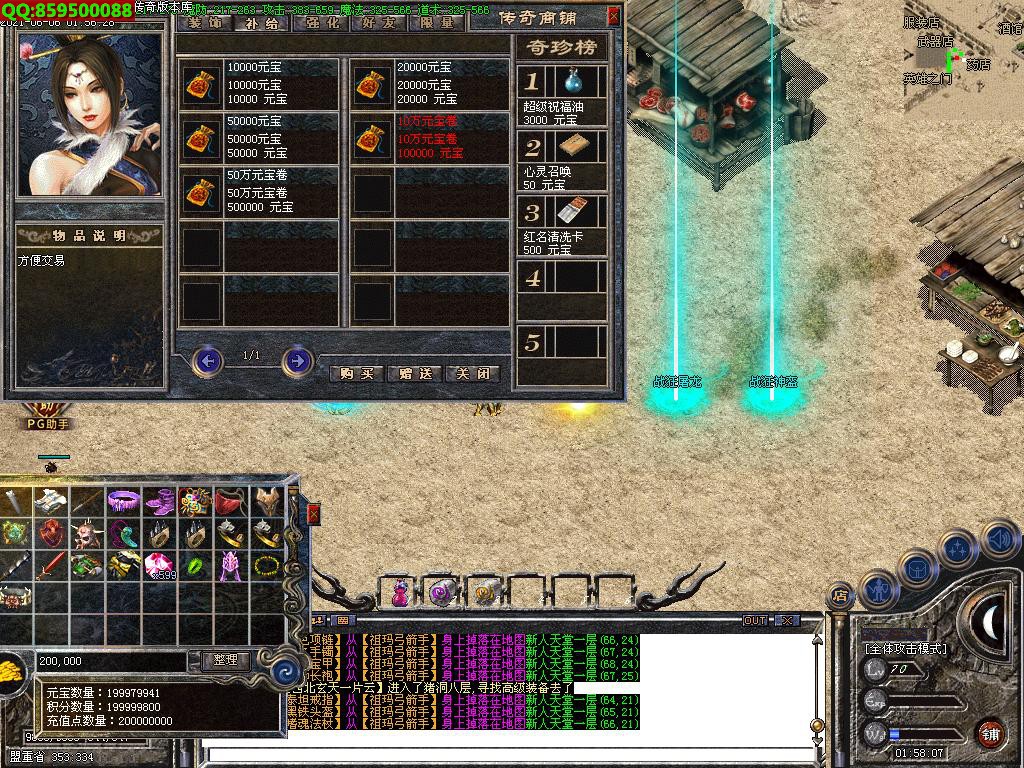Image resolution: width=1024 pixels, height=768 pixels.
Task: Click the 赠送 gift button
Action: (414, 373)
